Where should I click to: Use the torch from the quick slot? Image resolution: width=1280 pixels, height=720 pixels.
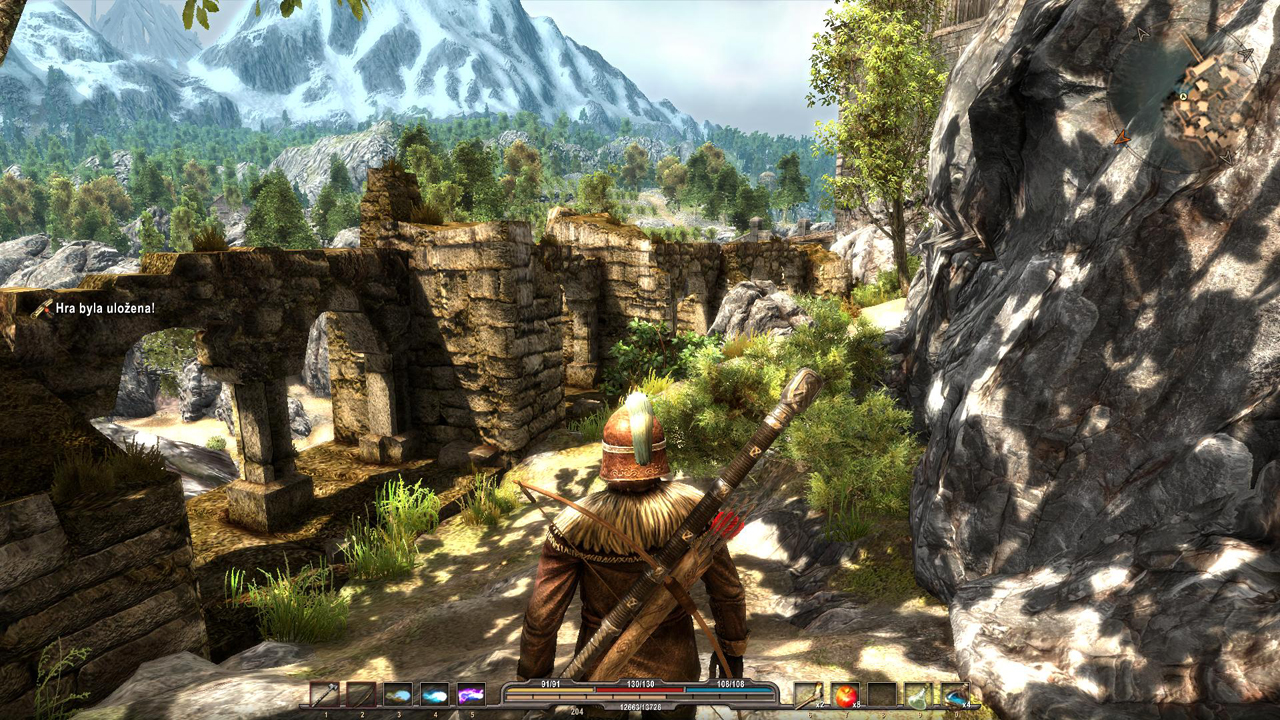pyautogui.click(x=808, y=695)
